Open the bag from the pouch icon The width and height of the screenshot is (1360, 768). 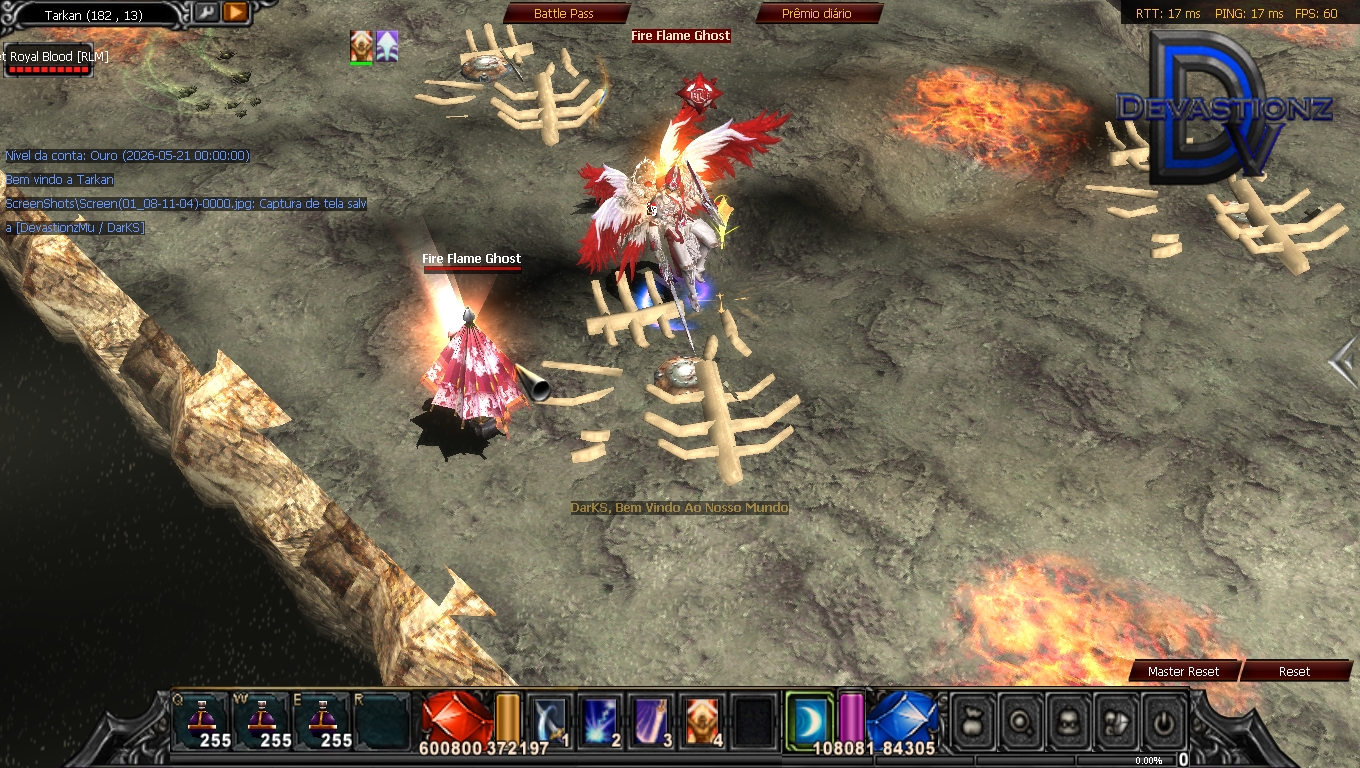(973, 720)
